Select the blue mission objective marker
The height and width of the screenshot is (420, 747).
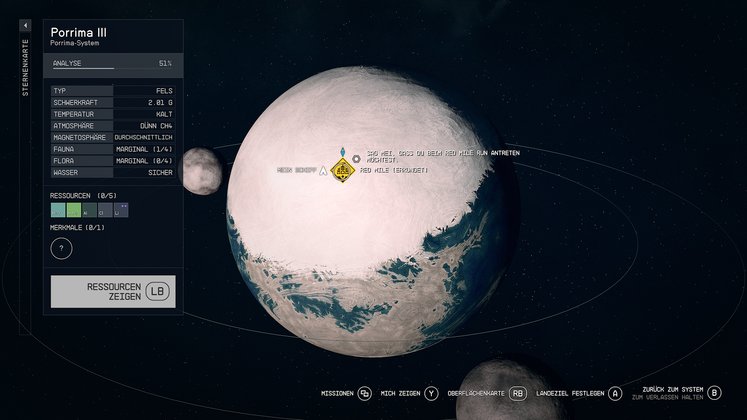(x=343, y=152)
